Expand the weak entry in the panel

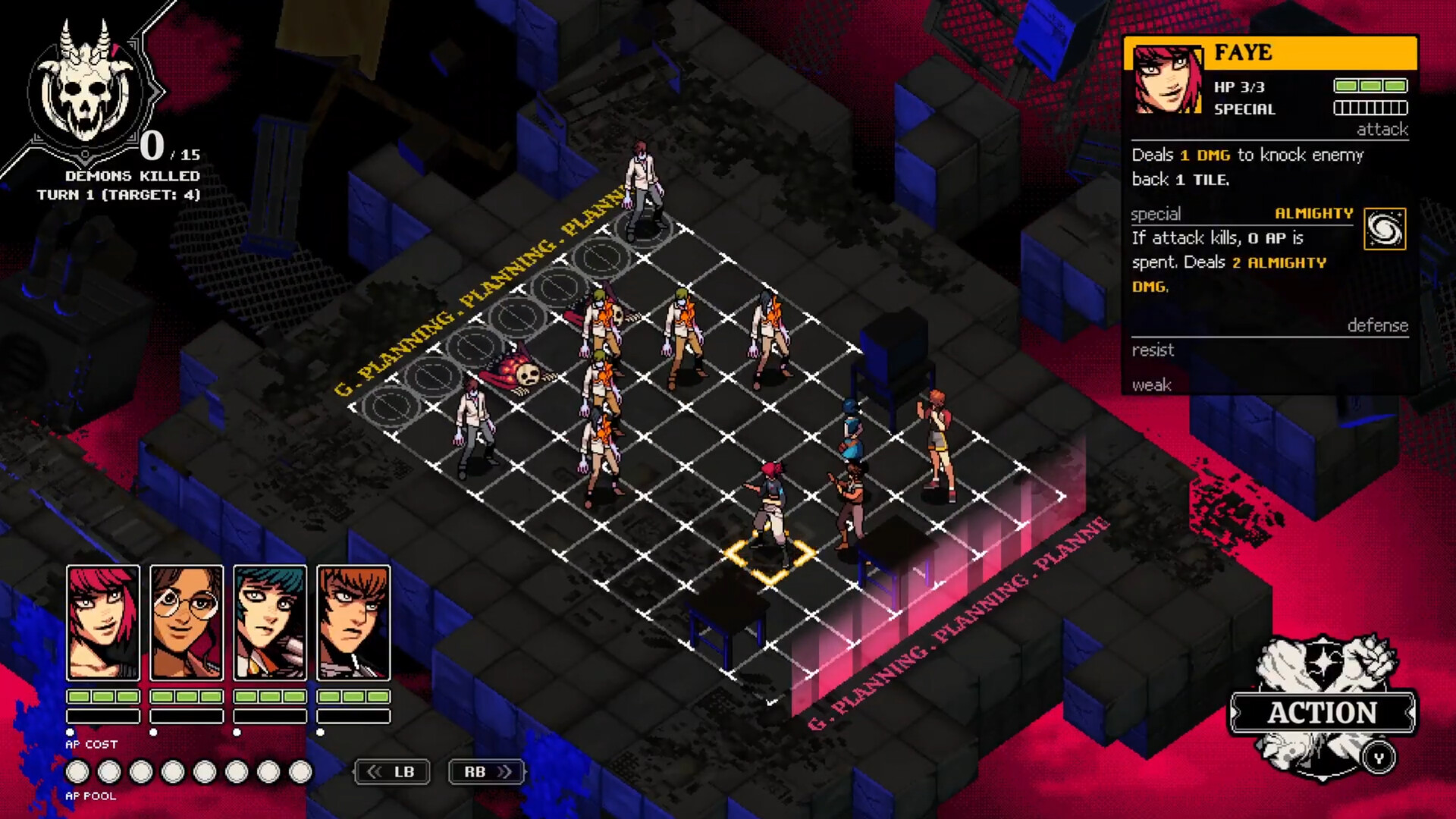tap(1153, 385)
